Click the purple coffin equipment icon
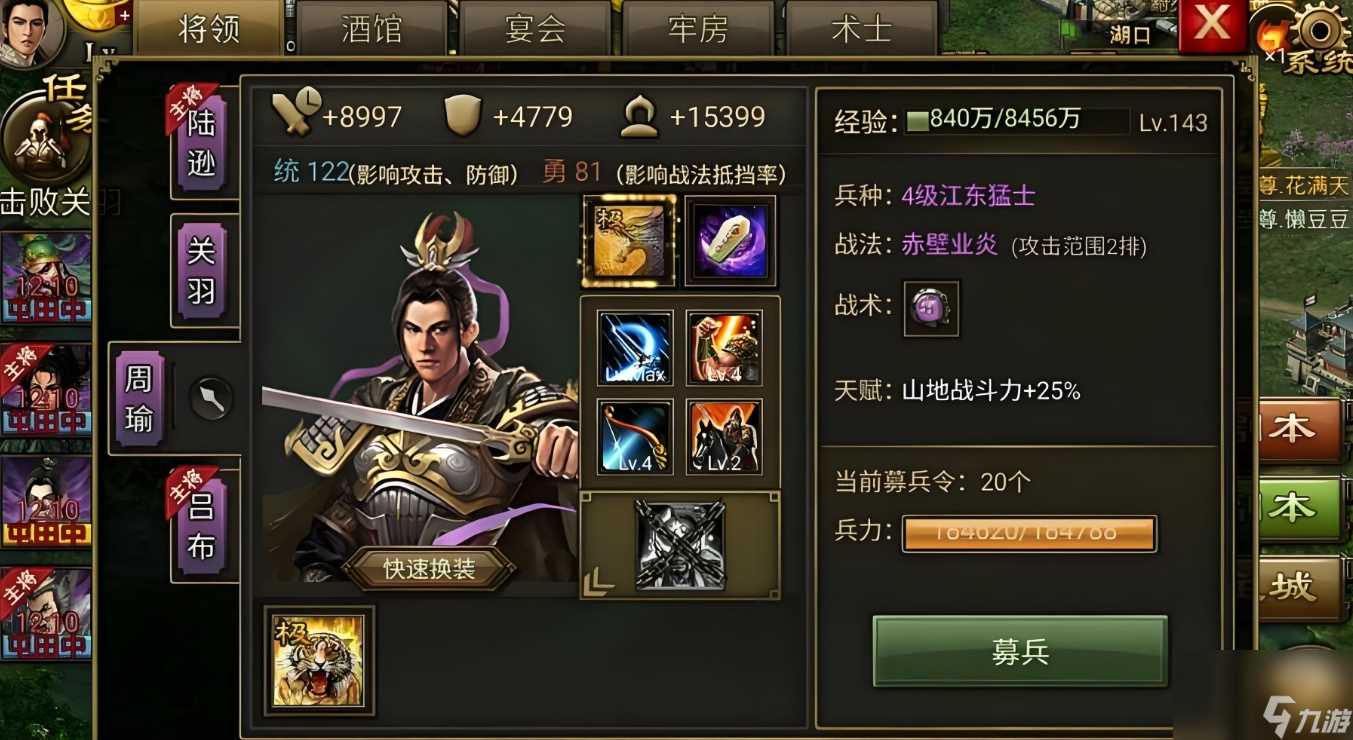The image size is (1353, 740). pyautogui.click(x=729, y=240)
